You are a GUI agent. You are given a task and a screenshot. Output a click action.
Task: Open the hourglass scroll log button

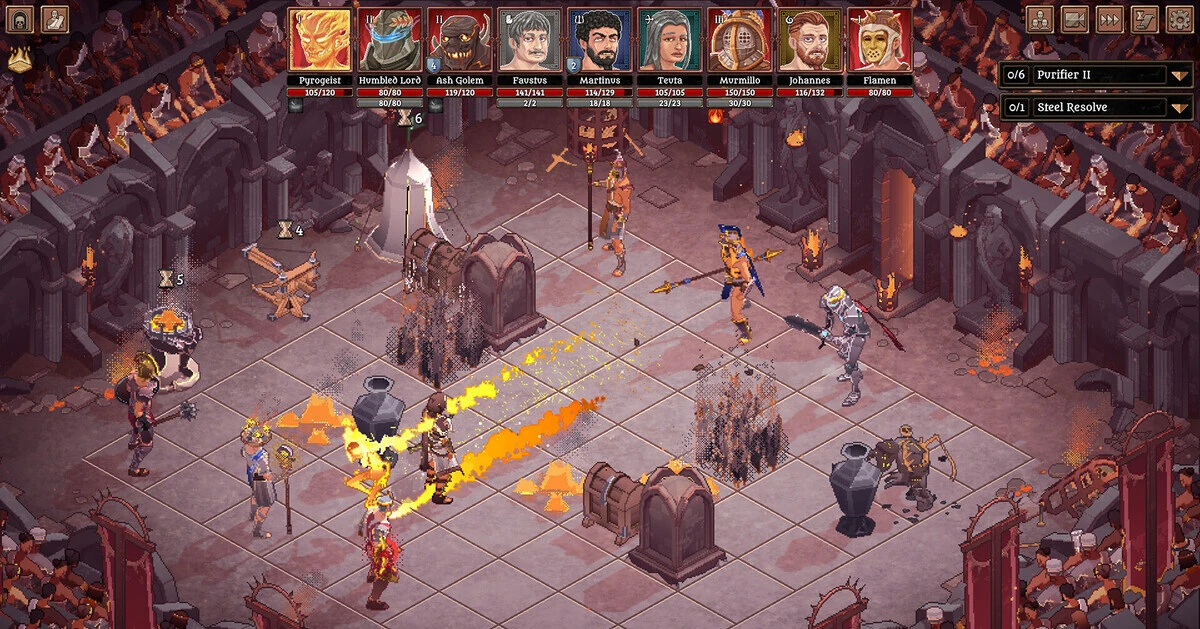pyautogui.click(x=1144, y=19)
